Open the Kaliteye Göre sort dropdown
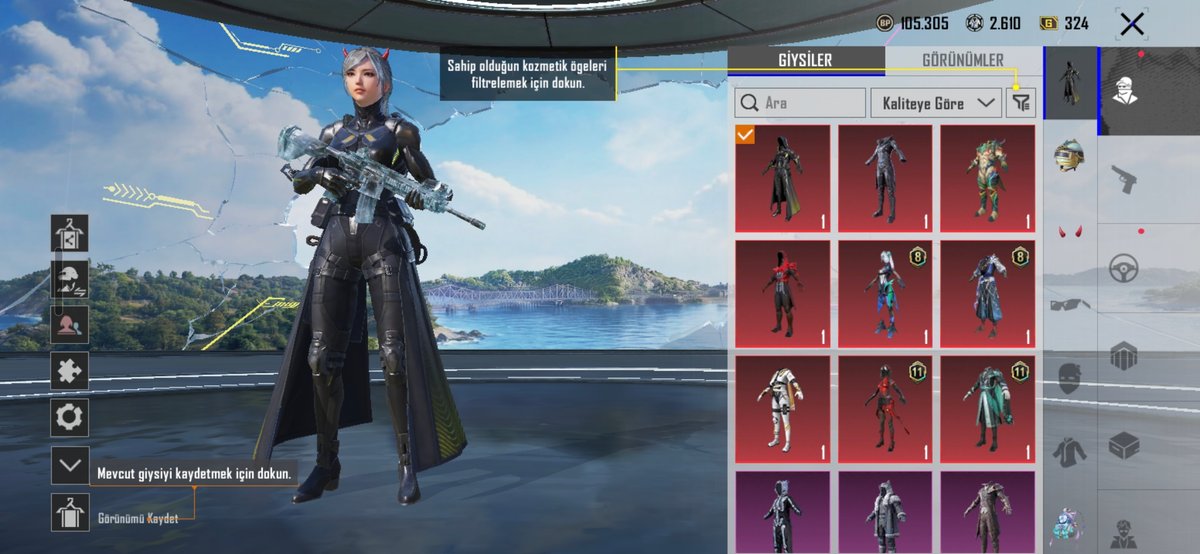Image resolution: width=1200 pixels, height=554 pixels. point(935,102)
